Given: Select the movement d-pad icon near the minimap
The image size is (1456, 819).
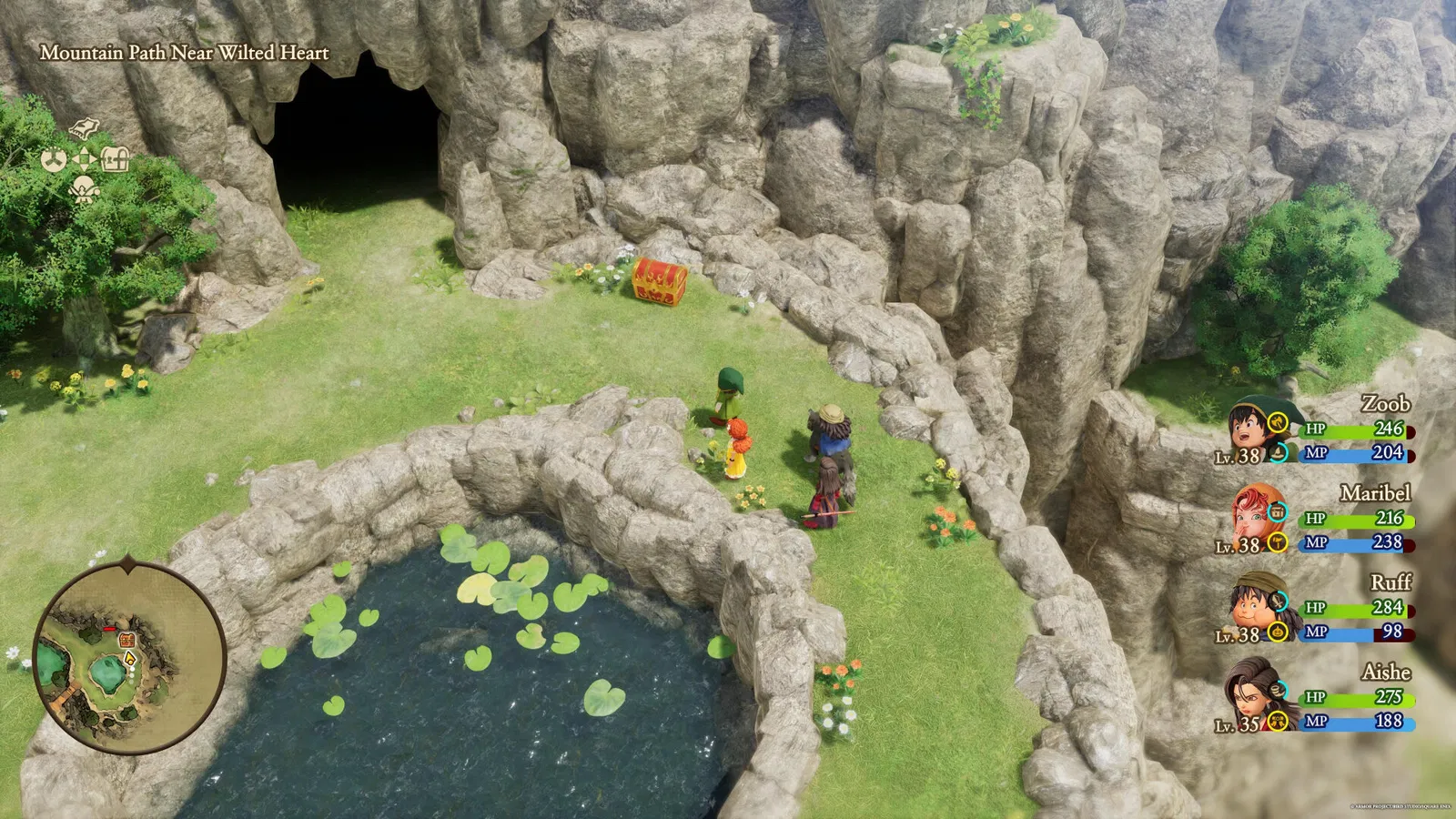Looking at the screenshot, I should 84,159.
